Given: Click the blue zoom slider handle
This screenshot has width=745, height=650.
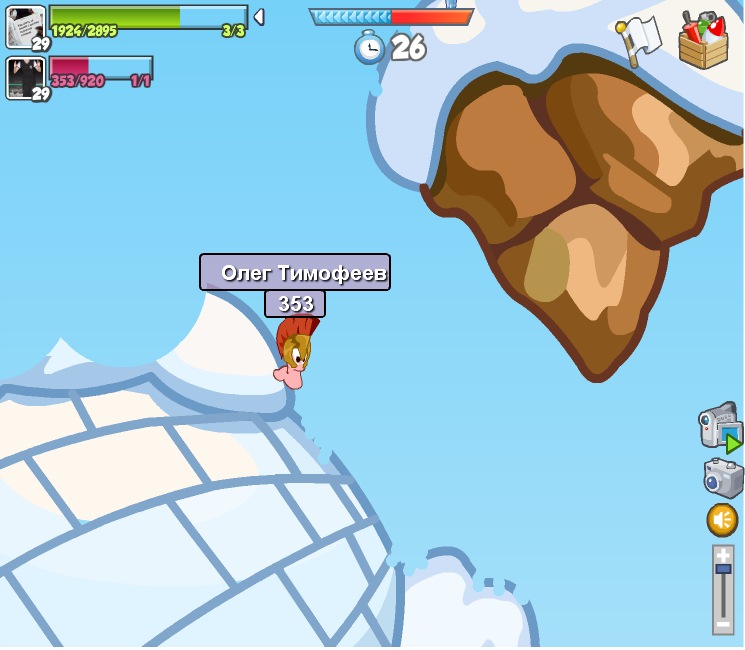Looking at the screenshot, I should coord(723,569).
